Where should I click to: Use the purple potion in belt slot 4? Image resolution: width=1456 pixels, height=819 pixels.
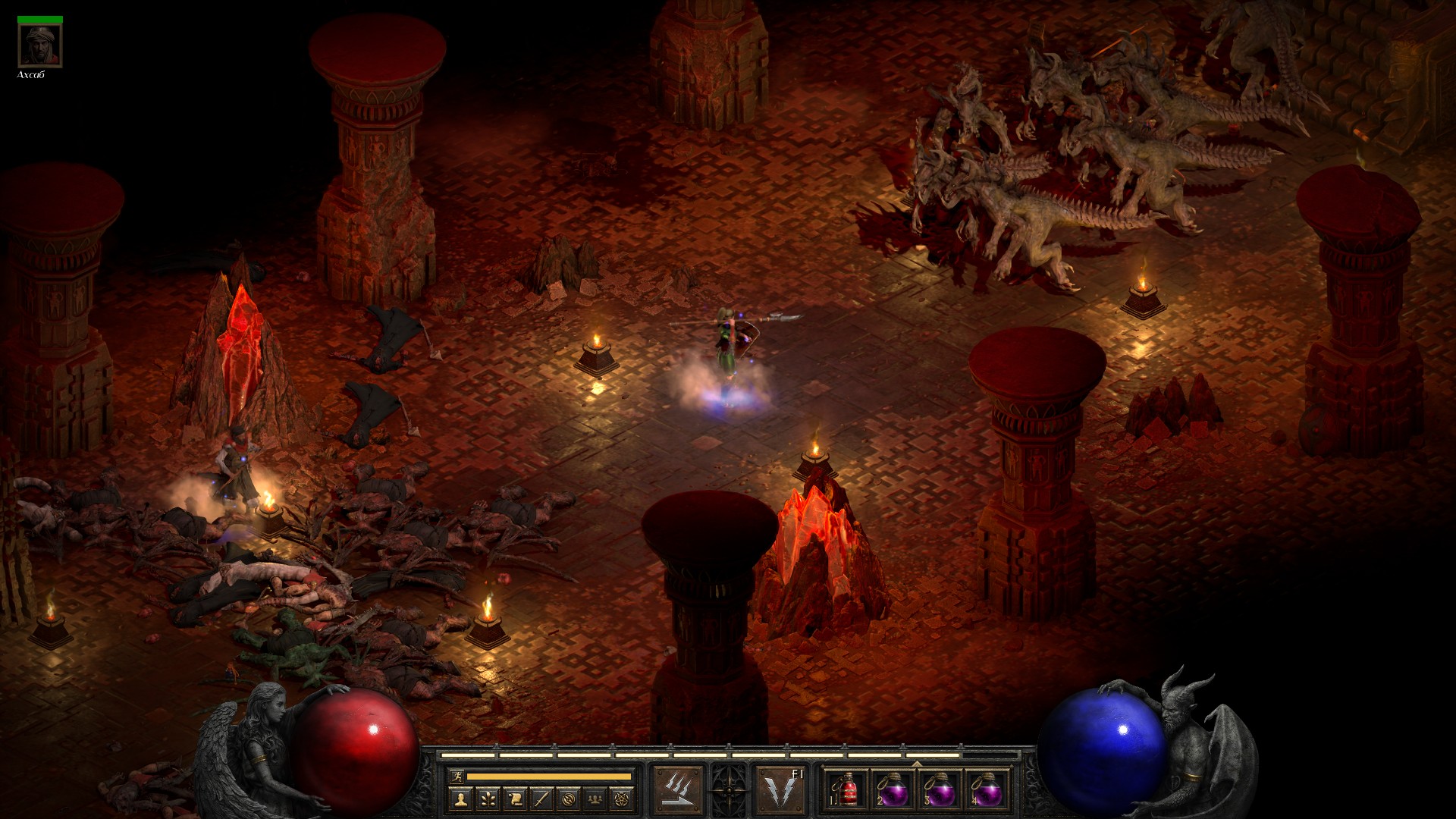987,790
